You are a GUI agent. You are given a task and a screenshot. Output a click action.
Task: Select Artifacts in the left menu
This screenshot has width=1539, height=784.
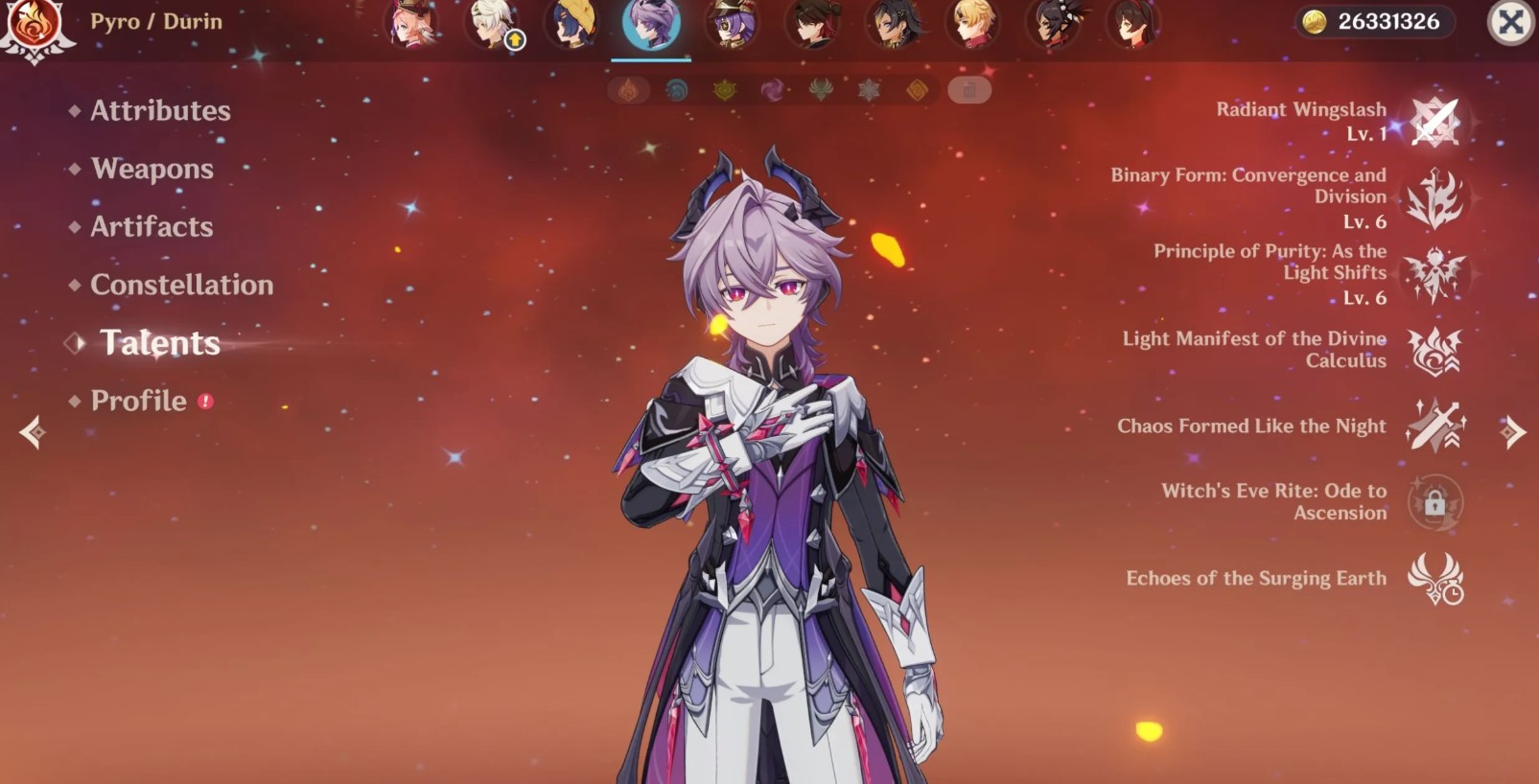click(x=152, y=227)
